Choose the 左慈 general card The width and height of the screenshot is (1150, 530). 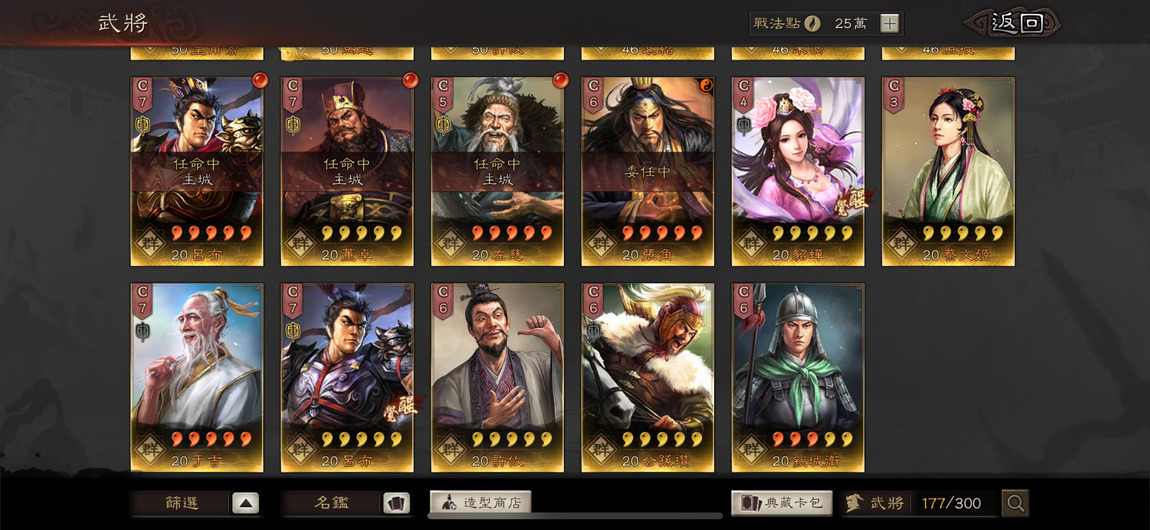pos(497,171)
